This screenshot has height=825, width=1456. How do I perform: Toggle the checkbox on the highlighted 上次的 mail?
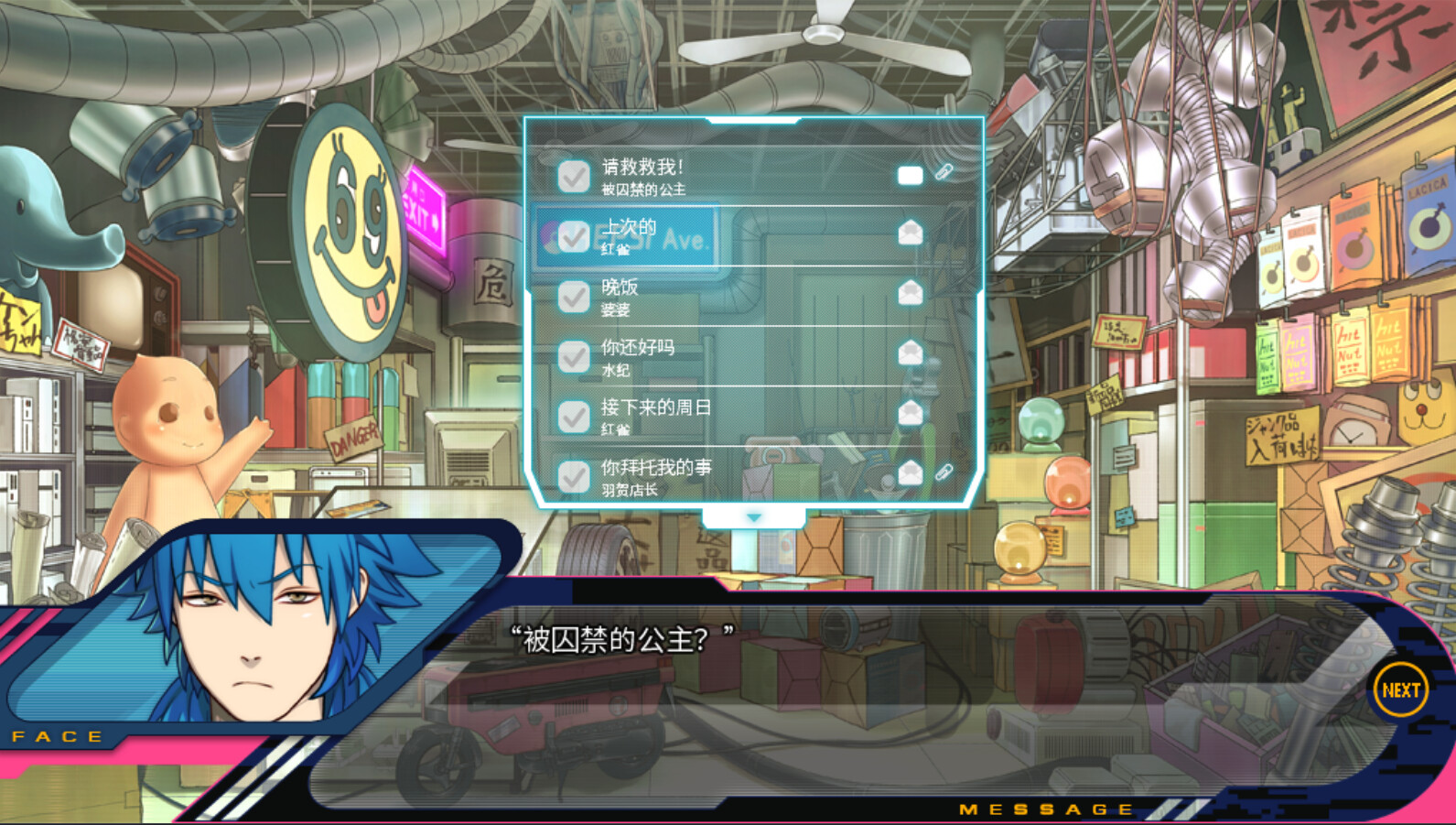coord(573,235)
